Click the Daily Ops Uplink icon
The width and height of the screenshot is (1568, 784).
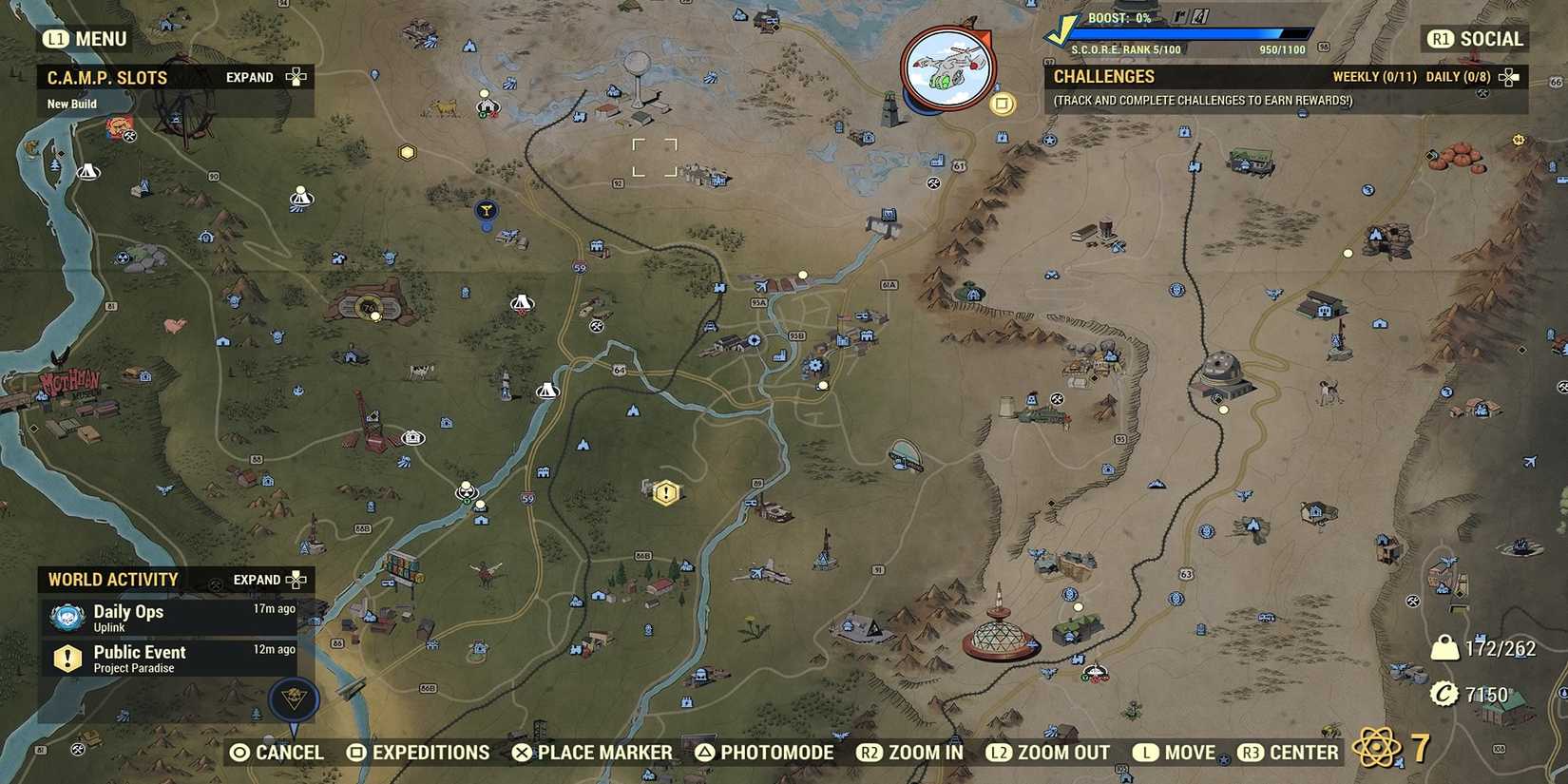coord(65,618)
